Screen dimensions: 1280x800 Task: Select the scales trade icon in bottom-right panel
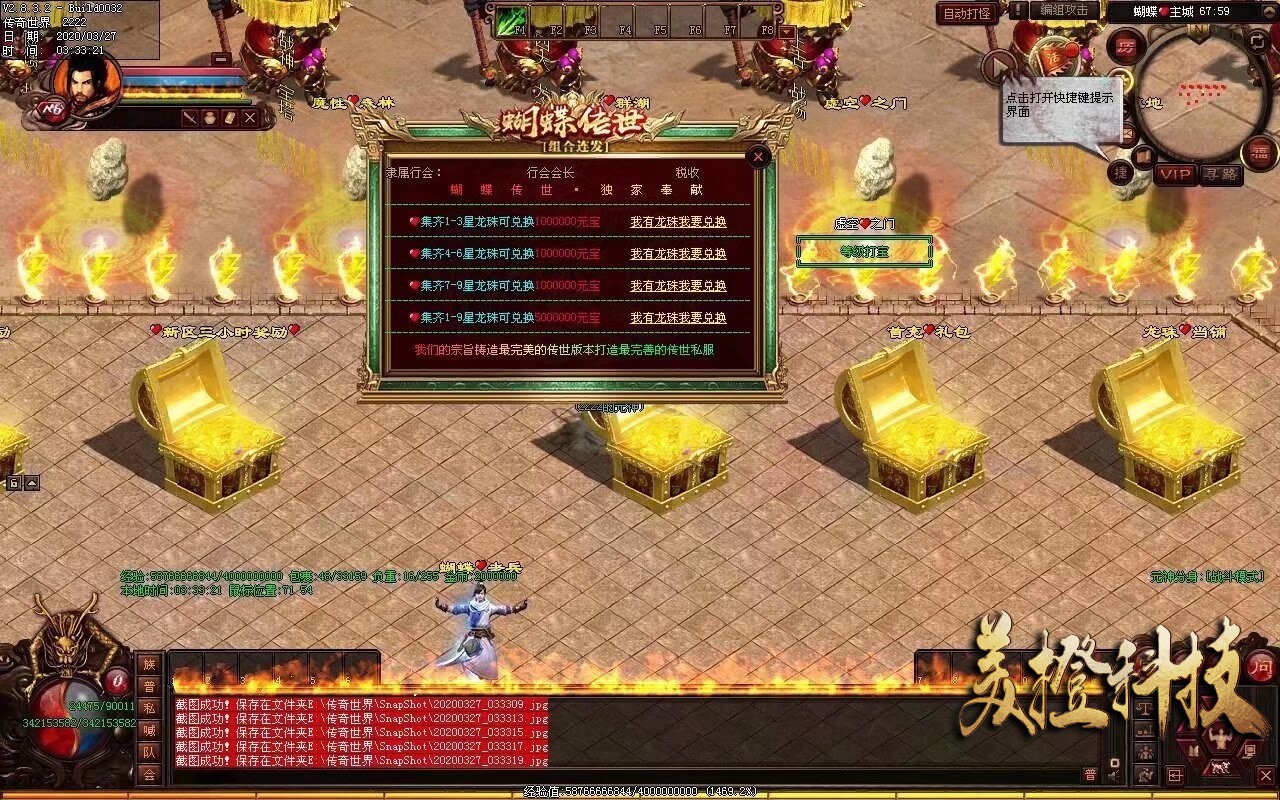pos(1145,708)
